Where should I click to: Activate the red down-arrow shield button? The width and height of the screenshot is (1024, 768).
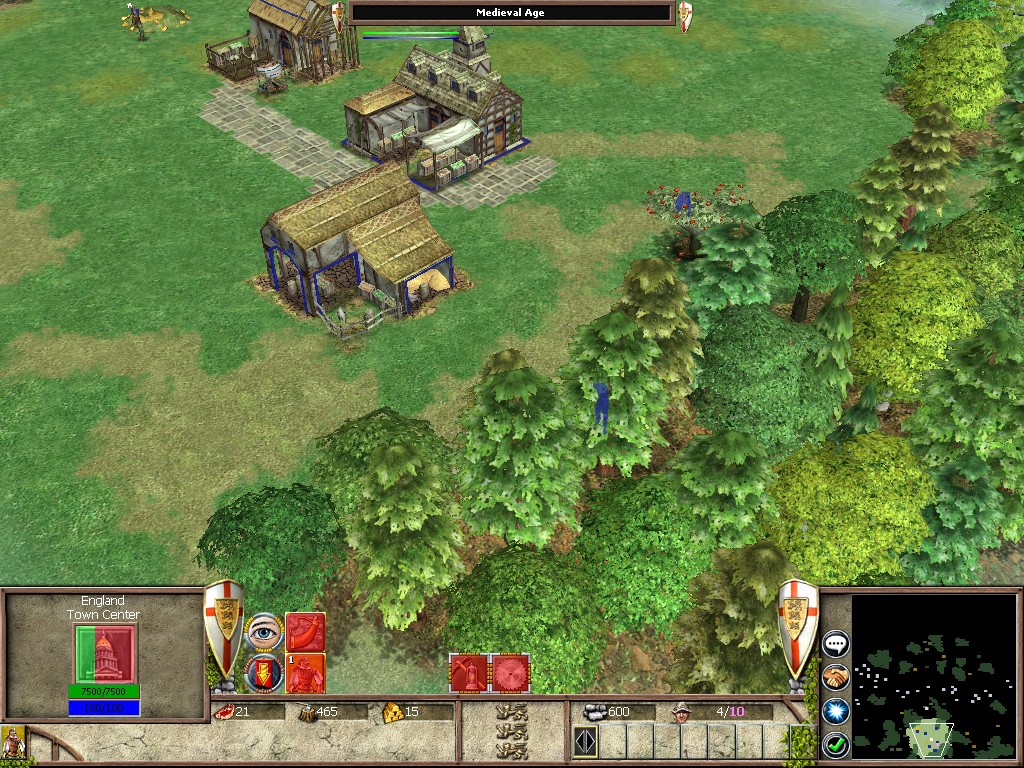pyautogui.click(x=264, y=672)
